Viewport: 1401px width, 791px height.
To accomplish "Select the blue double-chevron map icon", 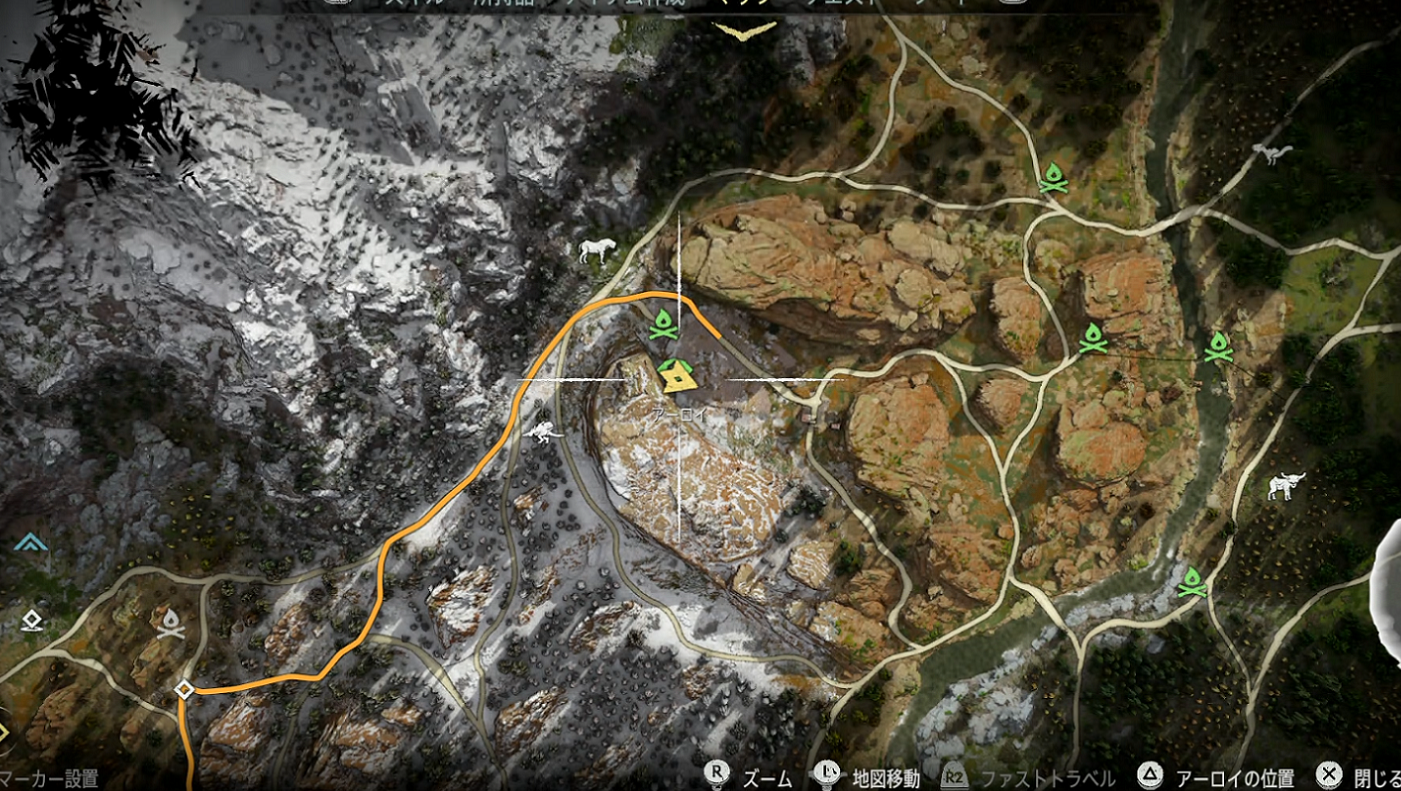I will pyautogui.click(x=31, y=543).
